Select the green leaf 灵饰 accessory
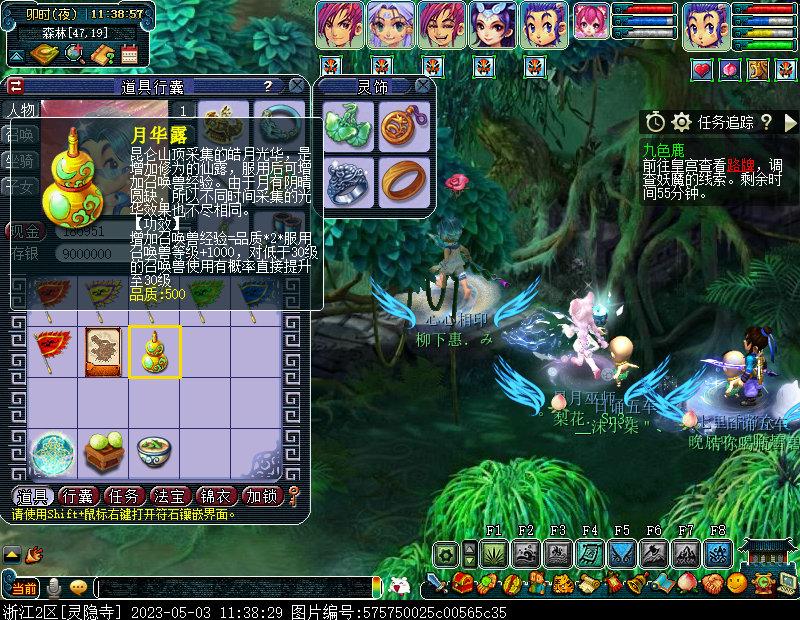Image resolution: width=800 pixels, height=620 pixels. coord(350,125)
